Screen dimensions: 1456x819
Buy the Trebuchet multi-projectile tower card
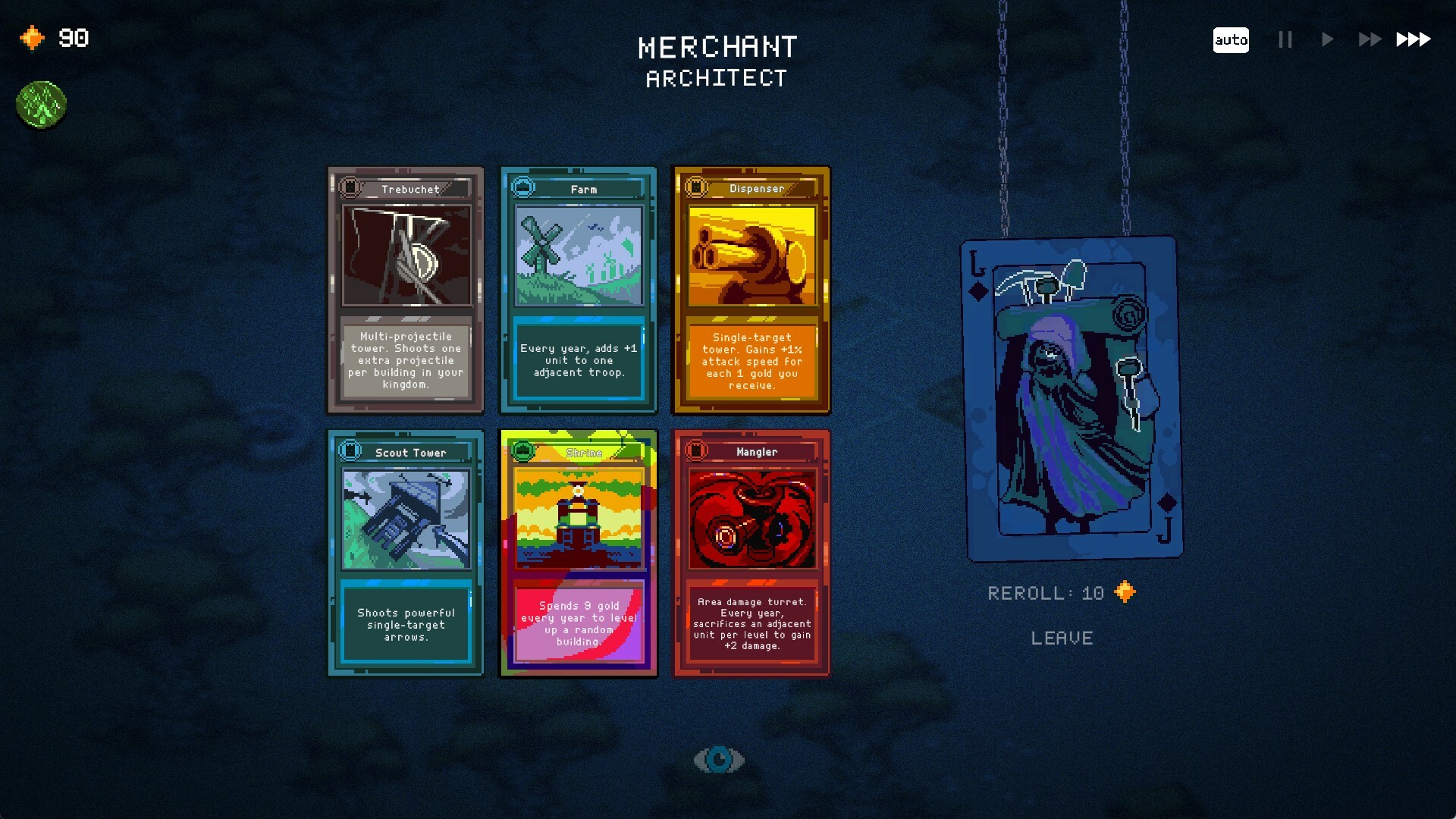406,289
